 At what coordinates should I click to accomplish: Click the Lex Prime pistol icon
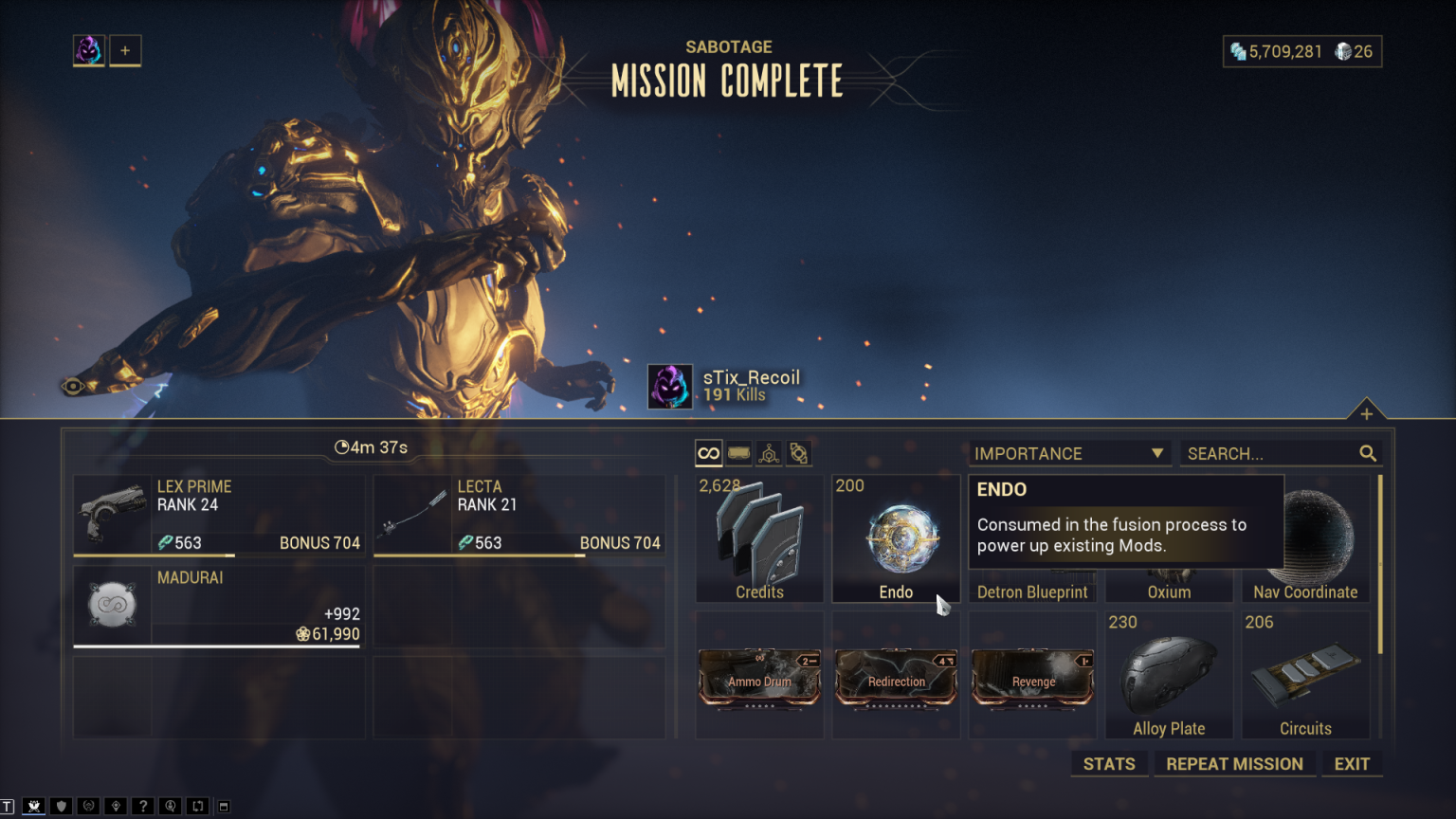point(111,512)
